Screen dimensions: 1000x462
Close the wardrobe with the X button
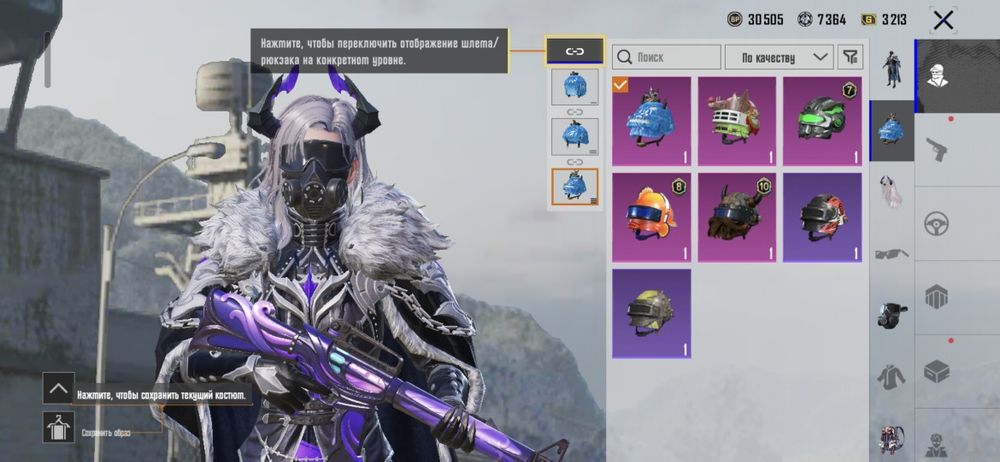click(x=942, y=19)
